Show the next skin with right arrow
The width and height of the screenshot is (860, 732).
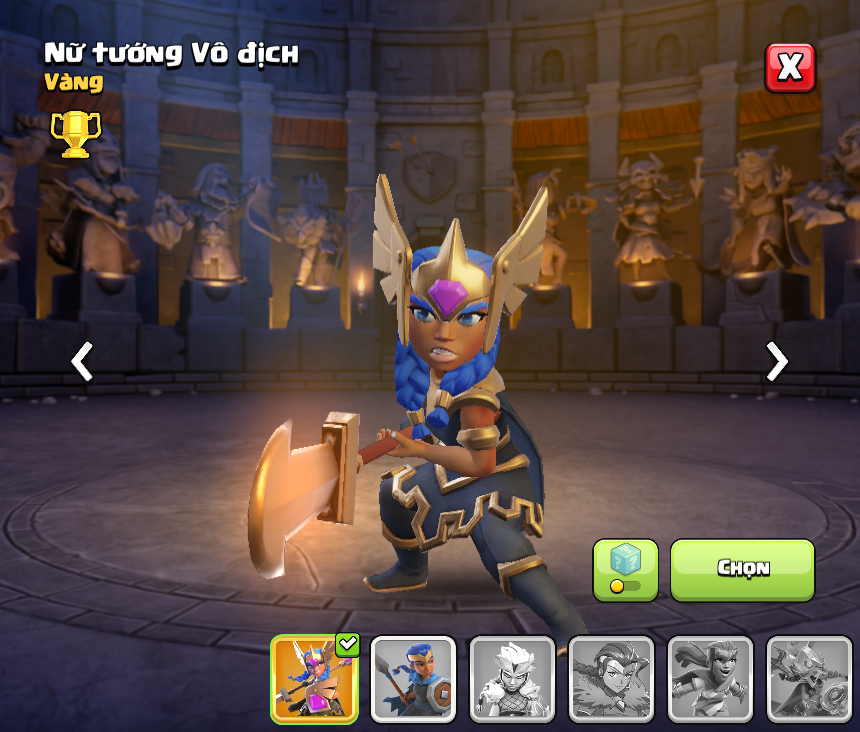click(x=776, y=361)
